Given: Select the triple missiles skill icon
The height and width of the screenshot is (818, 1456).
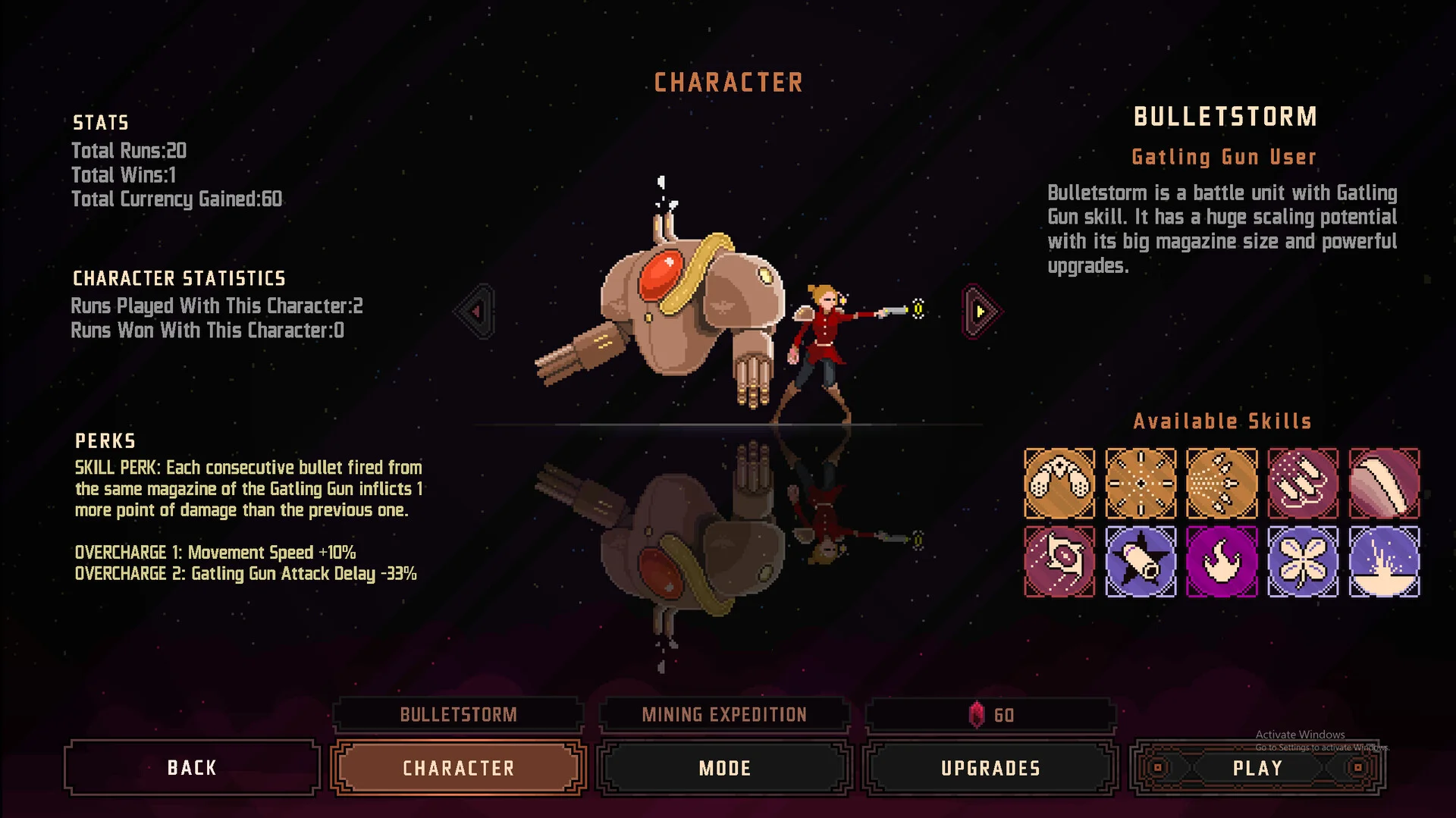Looking at the screenshot, I should (x=1303, y=484).
